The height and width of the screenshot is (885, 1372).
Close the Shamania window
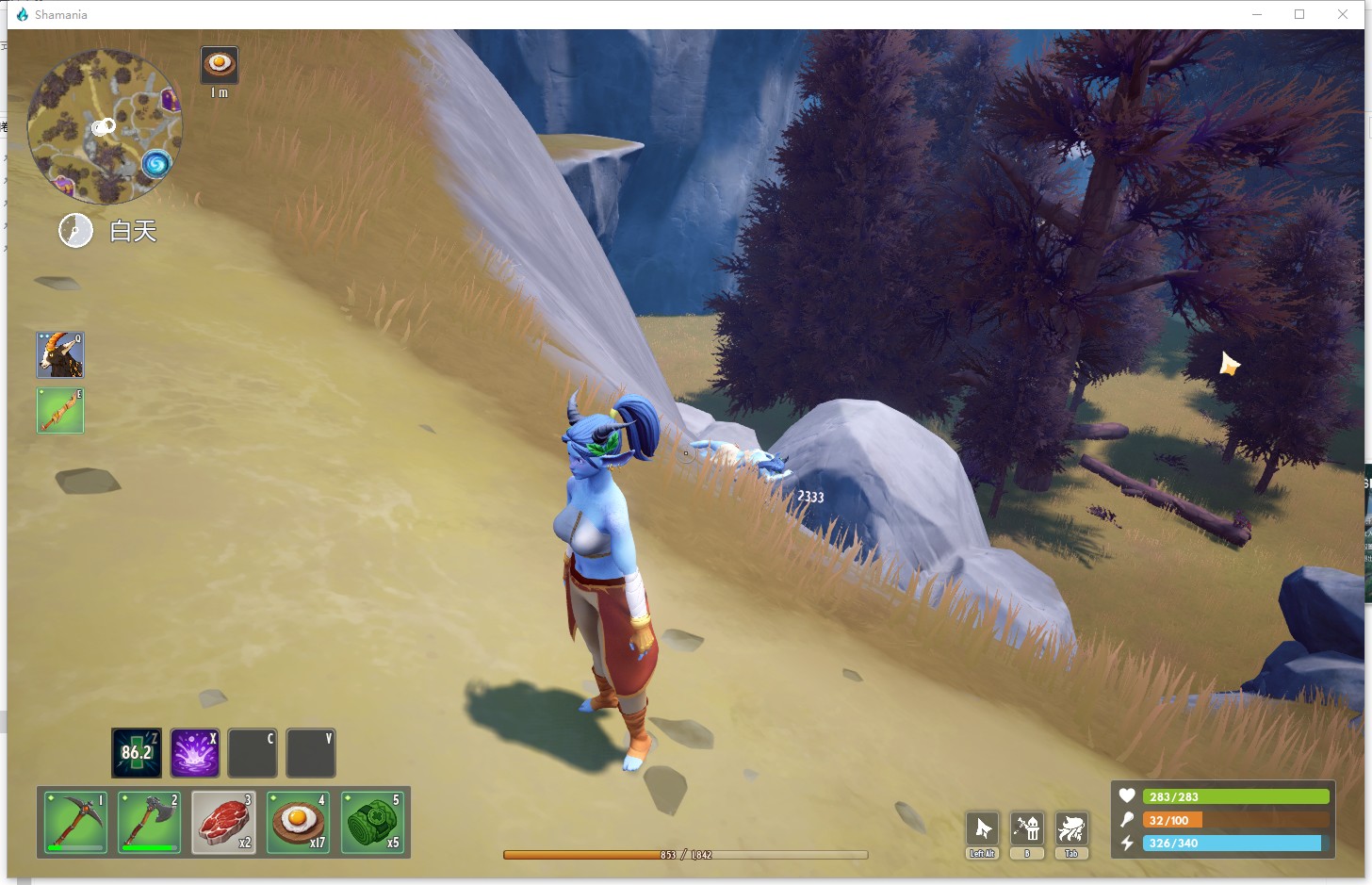(1343, 14)
